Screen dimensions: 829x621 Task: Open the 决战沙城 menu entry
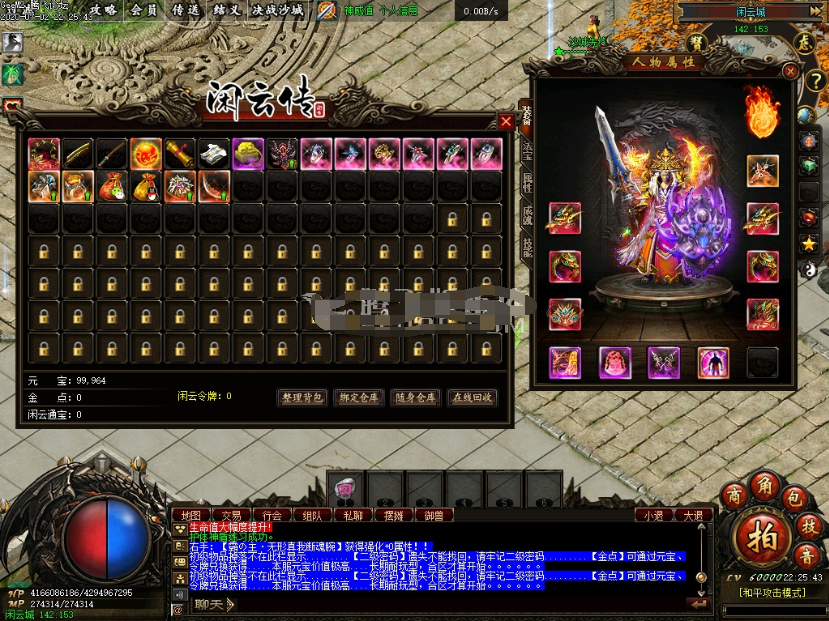coord(278,10)
